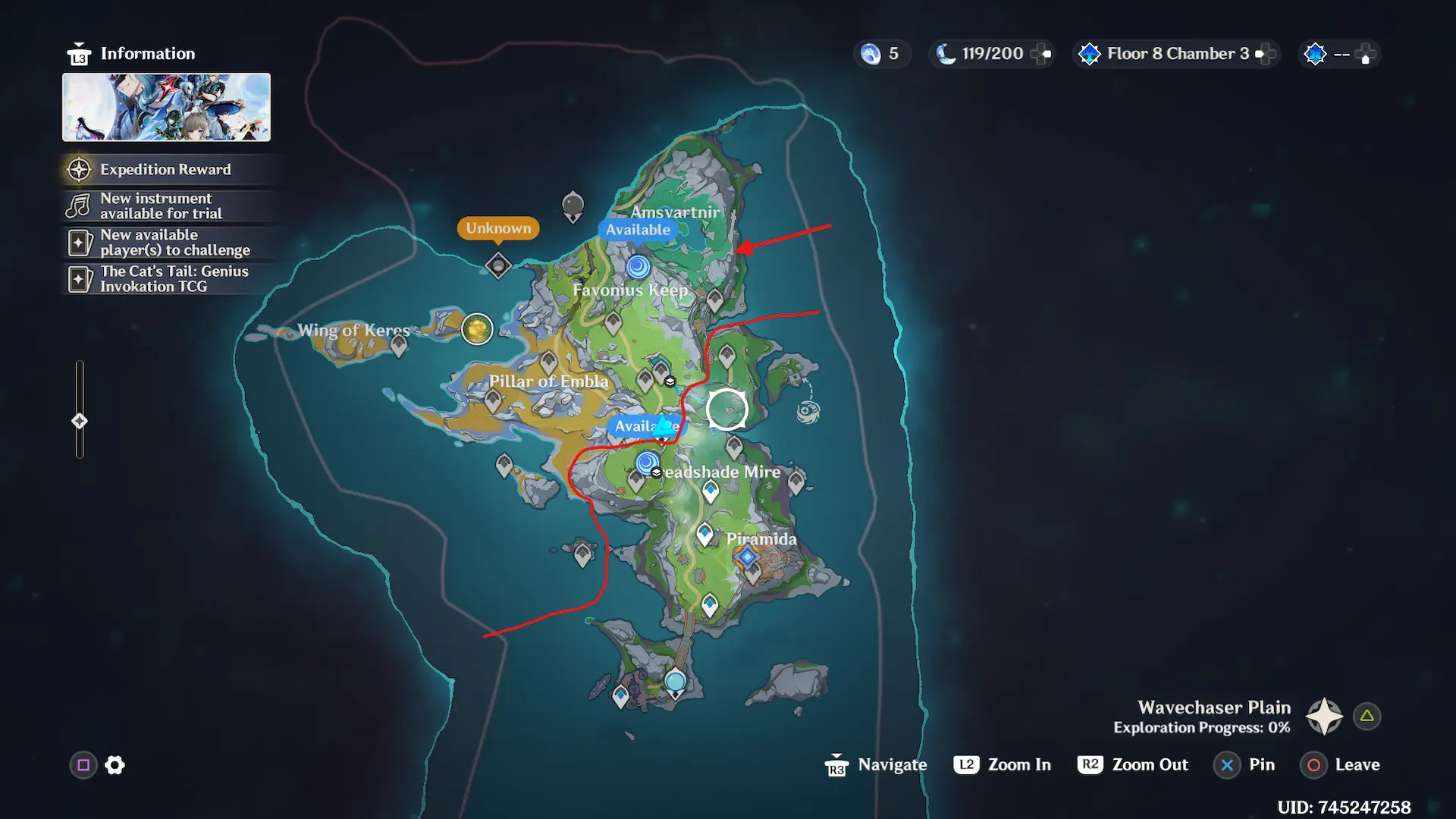This screenshot has height=819, width=1456.
Task: Click the plus next to the -- counter
Action: (x=1365, y=53)
